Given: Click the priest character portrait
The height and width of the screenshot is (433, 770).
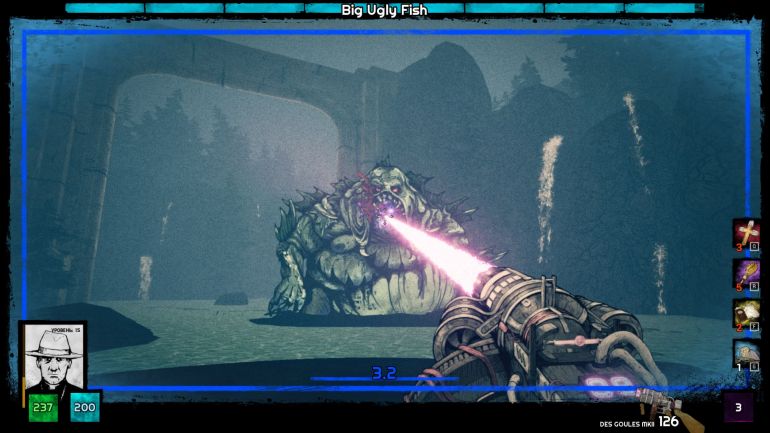Looking at the screenshot, I should [53, 356].
